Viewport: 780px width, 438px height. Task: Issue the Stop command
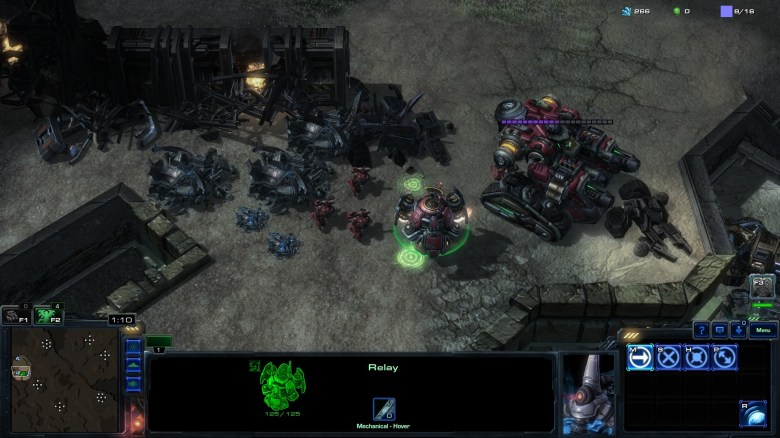pyautogui.click(x=668, y=357)
